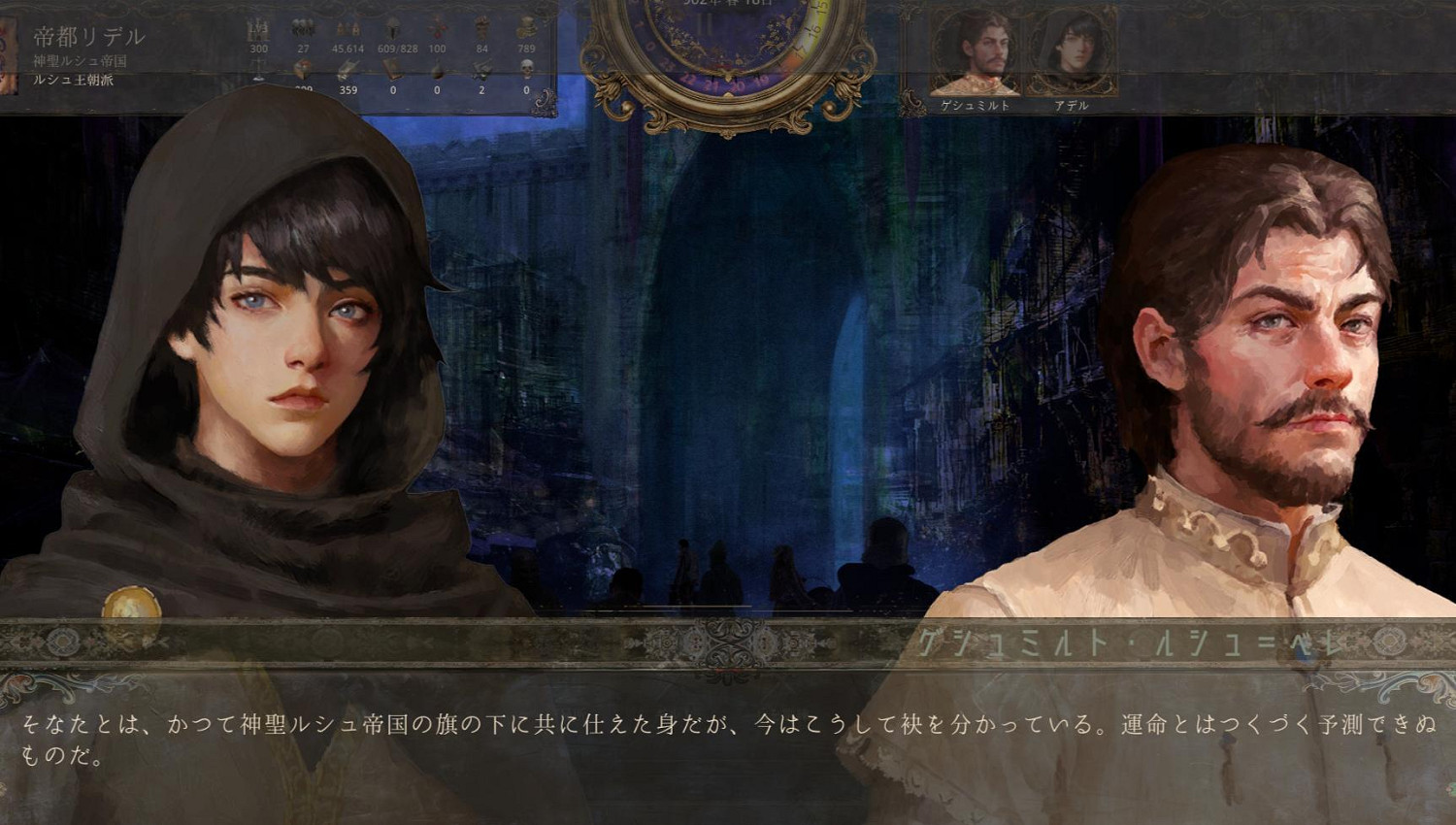Click the scales icon below the castle icon
The image size is (1456, 825).
[x=257, y=70]
